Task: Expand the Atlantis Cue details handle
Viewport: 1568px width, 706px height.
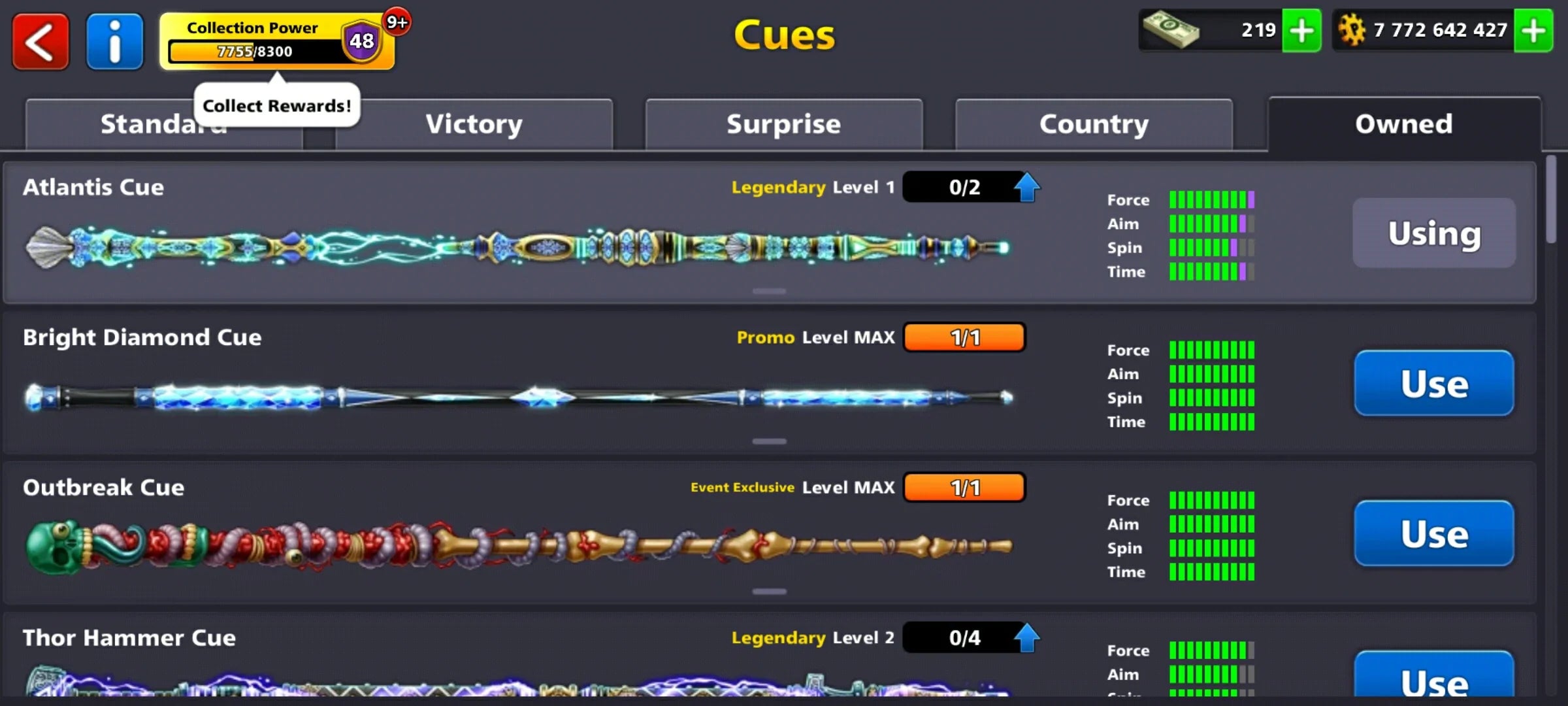Action: [x=770, y=290]
